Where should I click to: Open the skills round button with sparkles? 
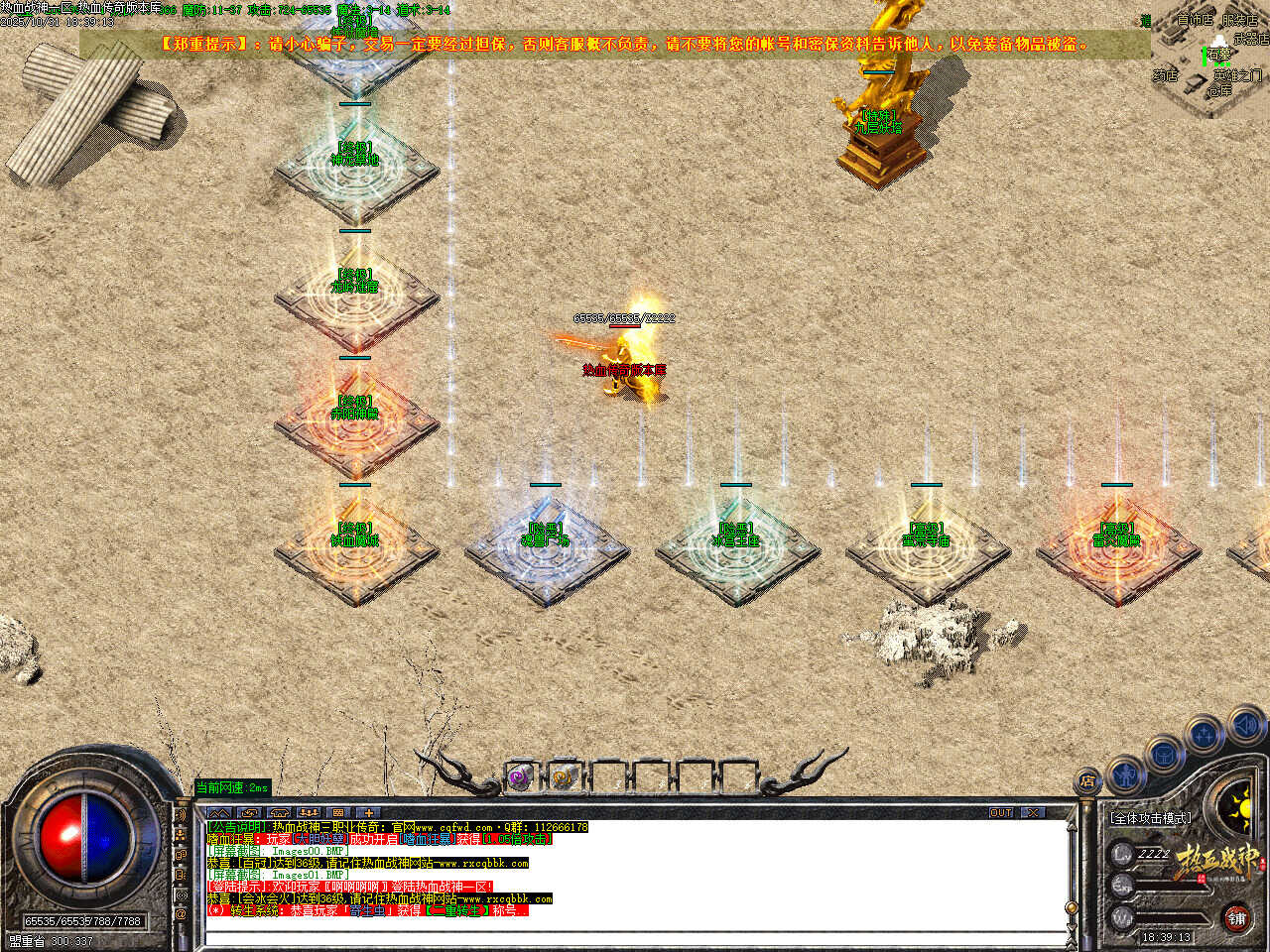tap(1205, 735)
